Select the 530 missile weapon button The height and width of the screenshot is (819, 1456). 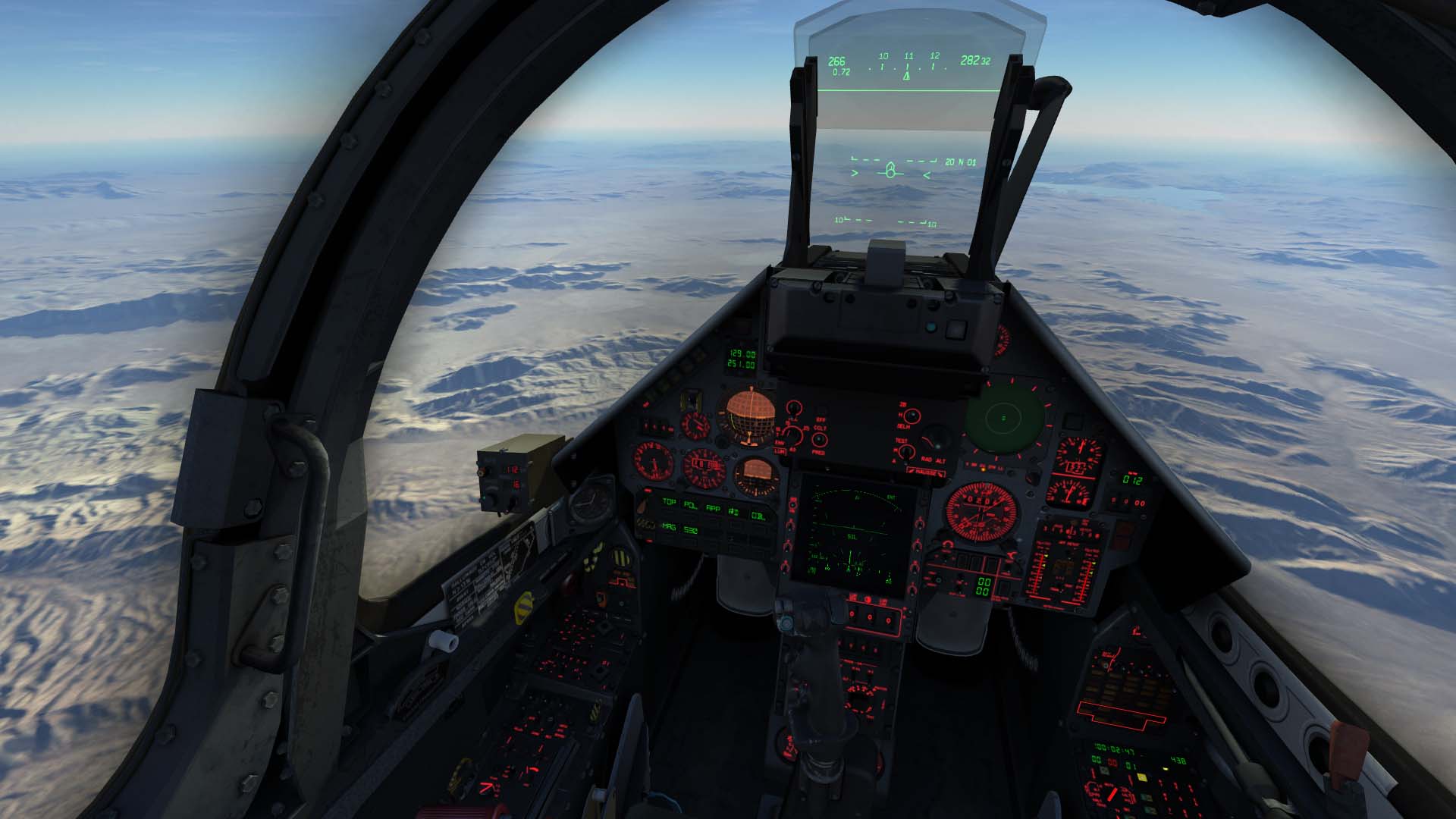pos(690,529)
